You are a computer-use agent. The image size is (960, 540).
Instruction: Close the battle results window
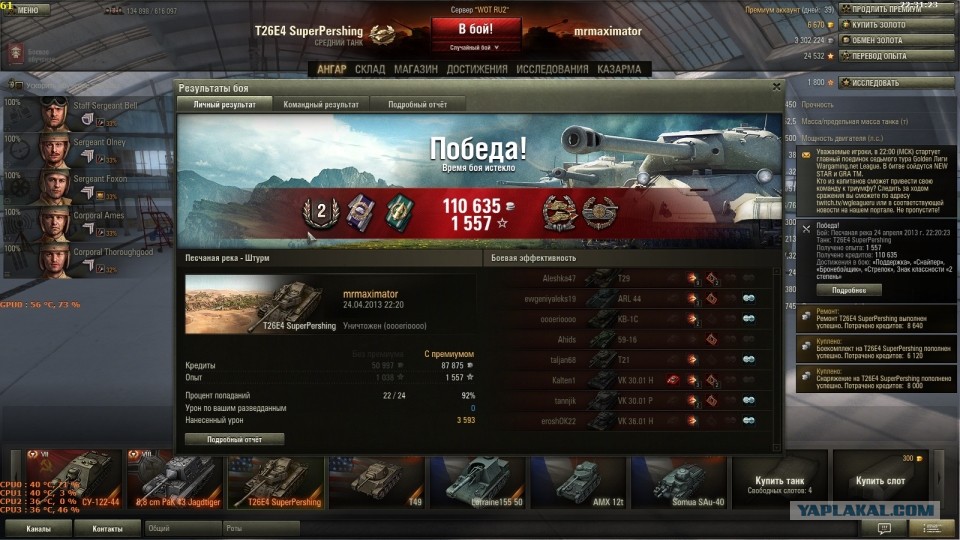[776, 87]
